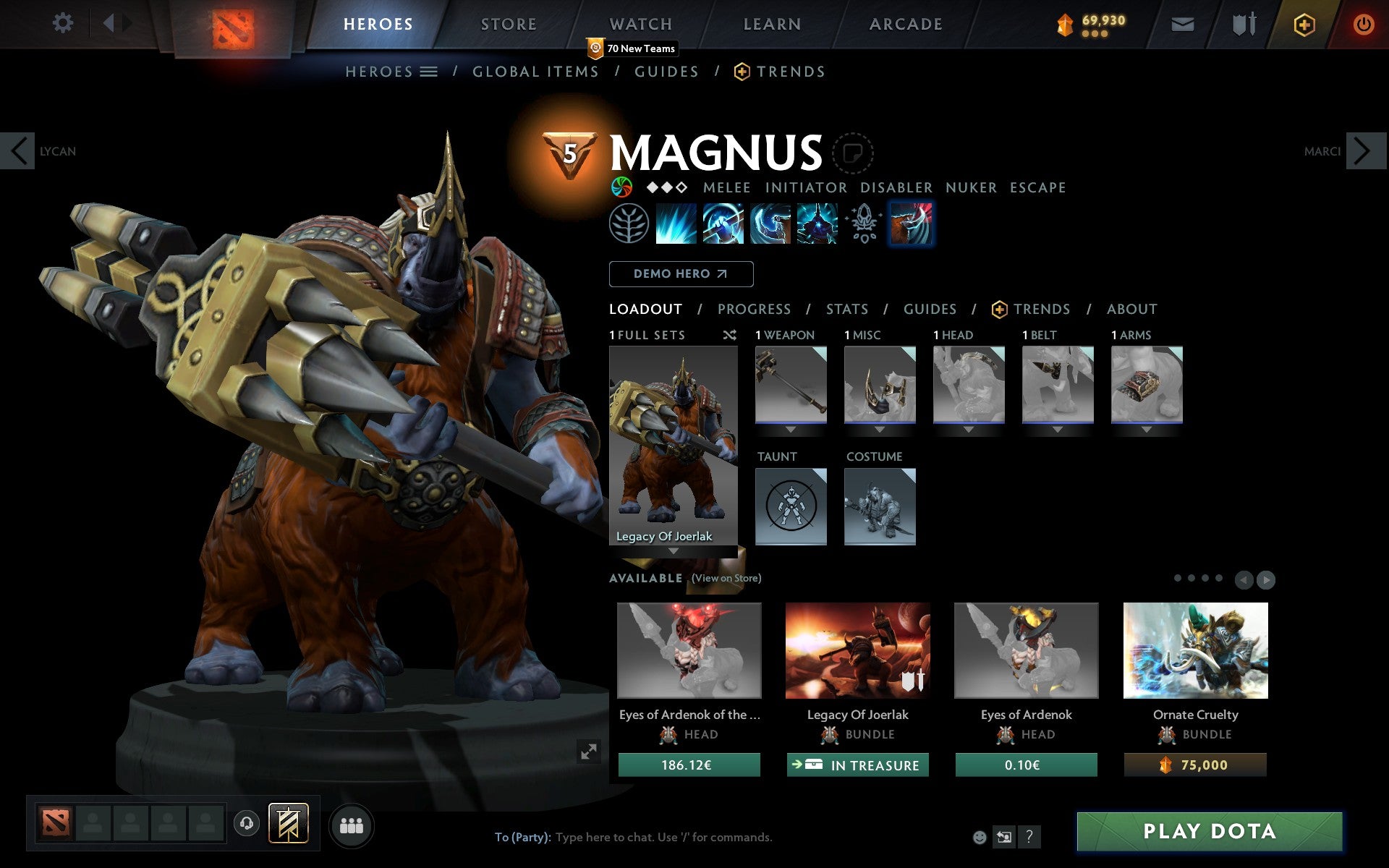This screenshot has height=868, width=1389.
Task: Switch to the STATS tab
Action: pyautogui.click(x=846, y=309)
